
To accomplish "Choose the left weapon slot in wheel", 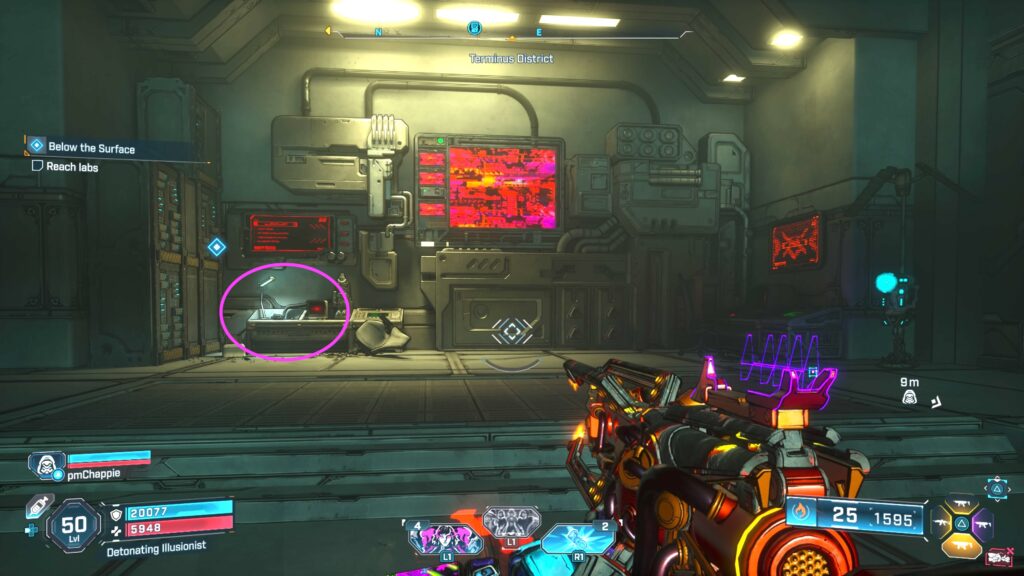I will pos(941,522).
